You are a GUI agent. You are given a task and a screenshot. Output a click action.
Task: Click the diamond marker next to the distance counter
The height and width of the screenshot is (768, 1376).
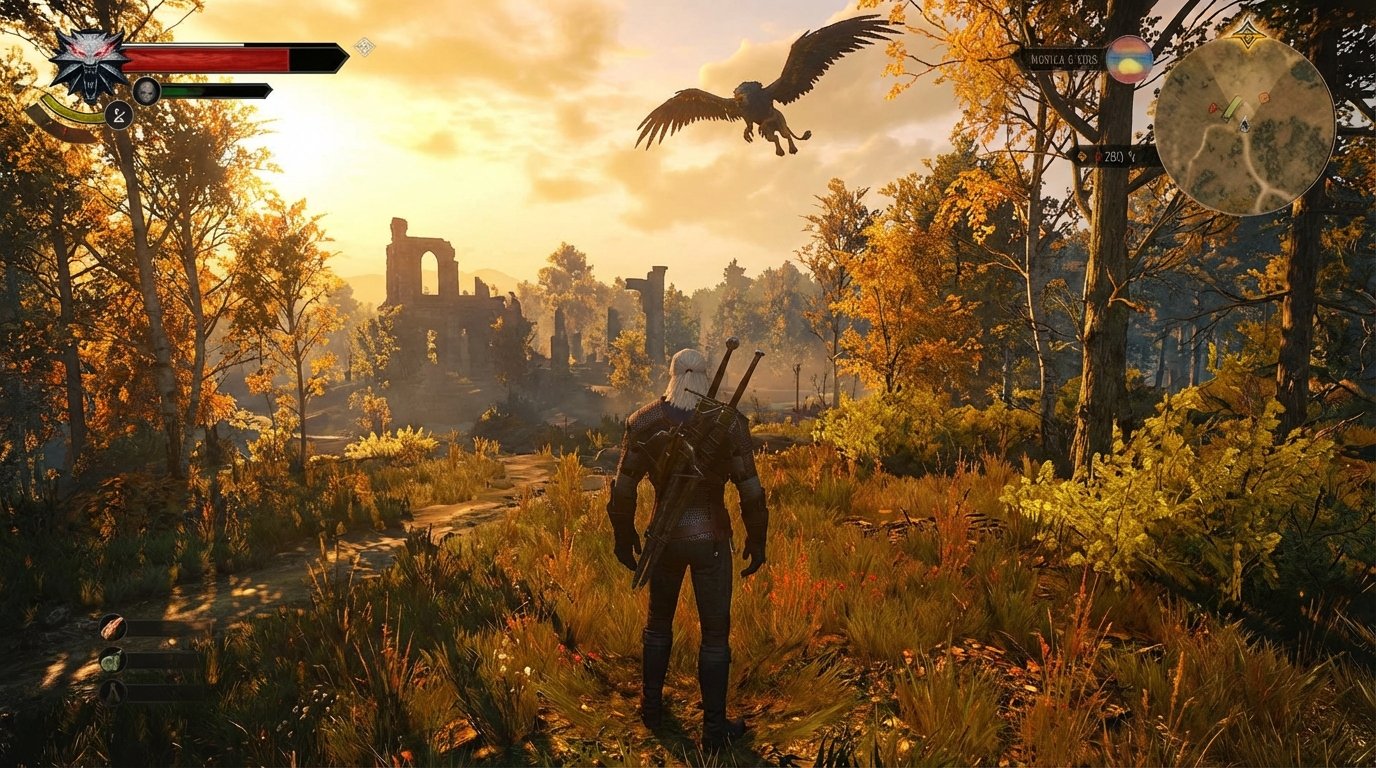pos(1082,156)
